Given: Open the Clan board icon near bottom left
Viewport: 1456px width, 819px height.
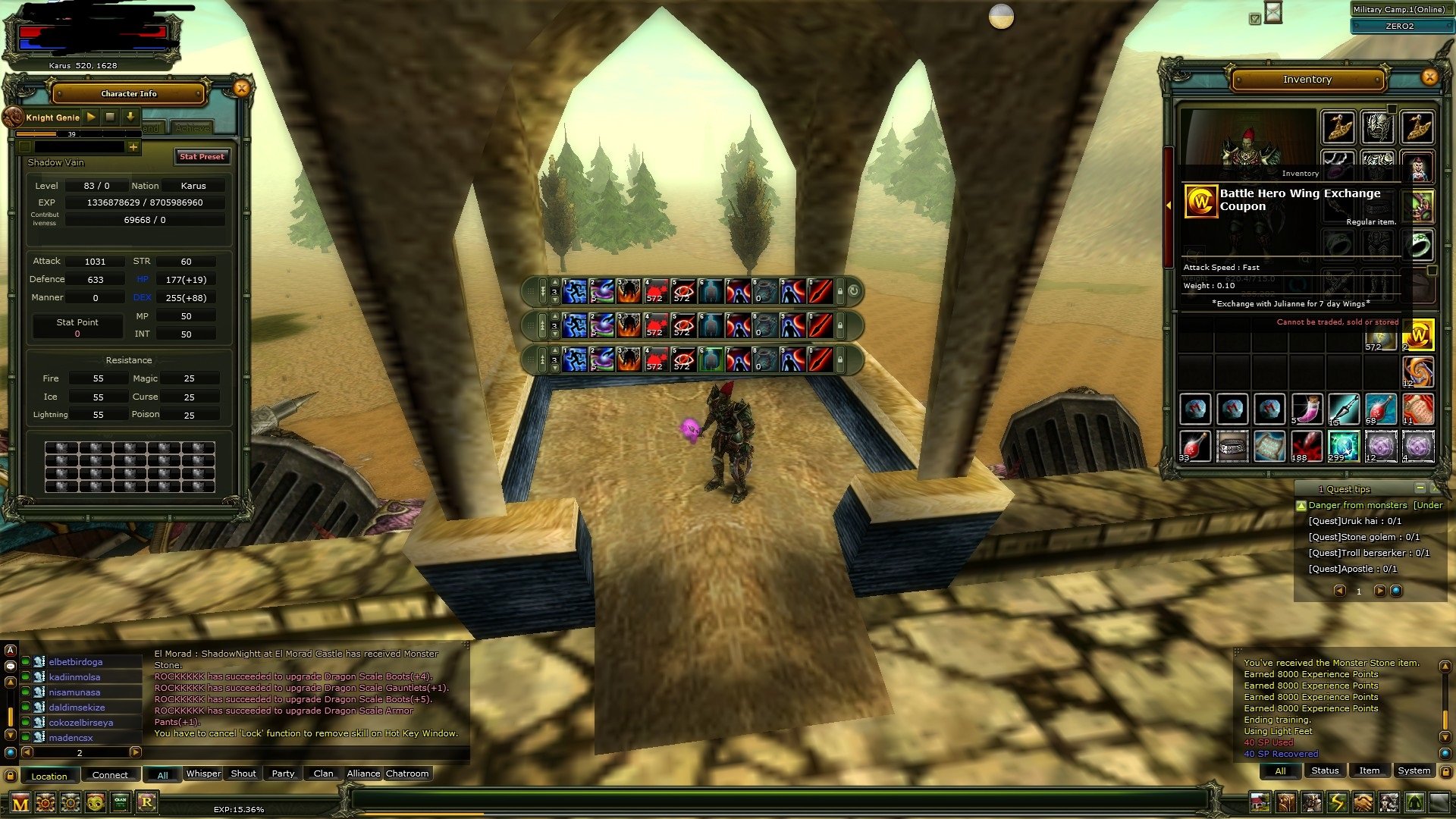Looking at the screenshot, I should pos(120,802).
